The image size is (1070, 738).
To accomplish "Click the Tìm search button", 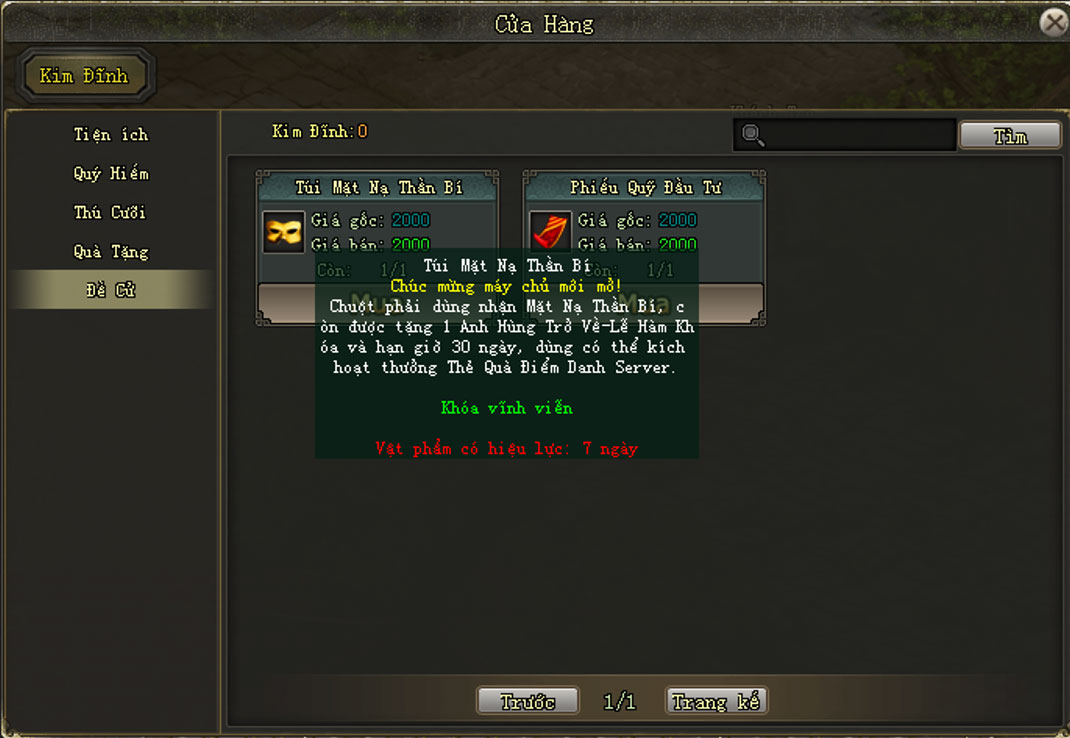I will tap(1010, 136).
